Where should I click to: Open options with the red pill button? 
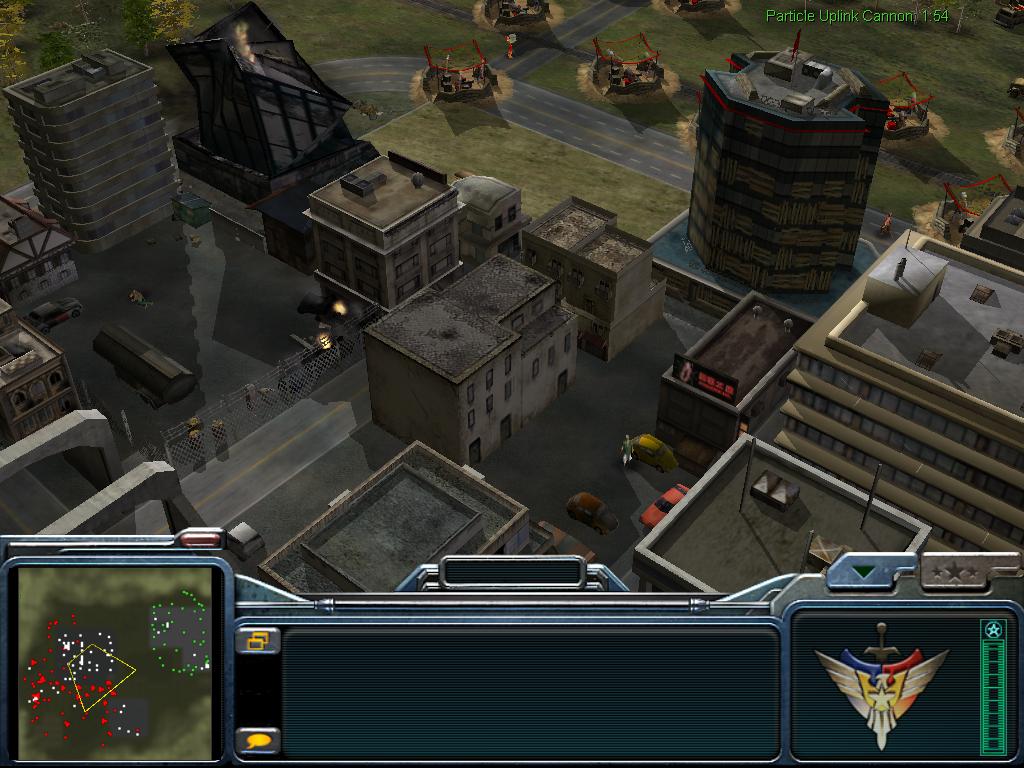[200, 538]
